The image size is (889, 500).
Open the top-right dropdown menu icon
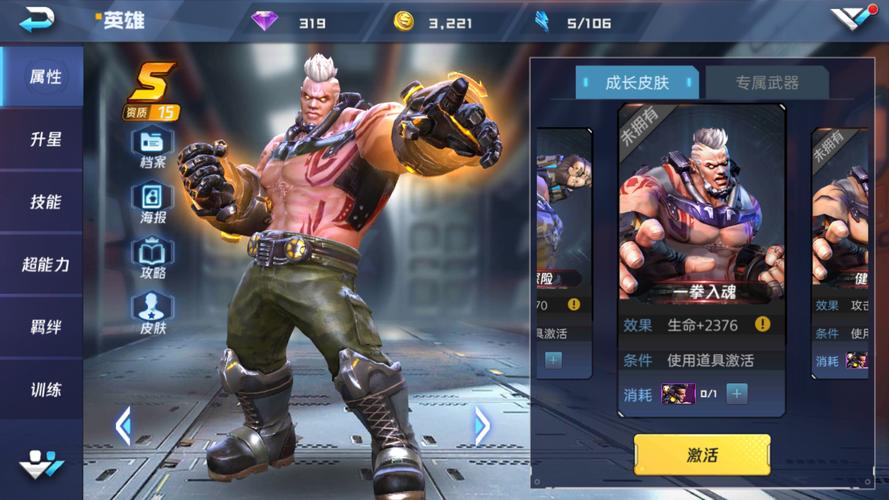pyautogui.click(x=851, y=18)
